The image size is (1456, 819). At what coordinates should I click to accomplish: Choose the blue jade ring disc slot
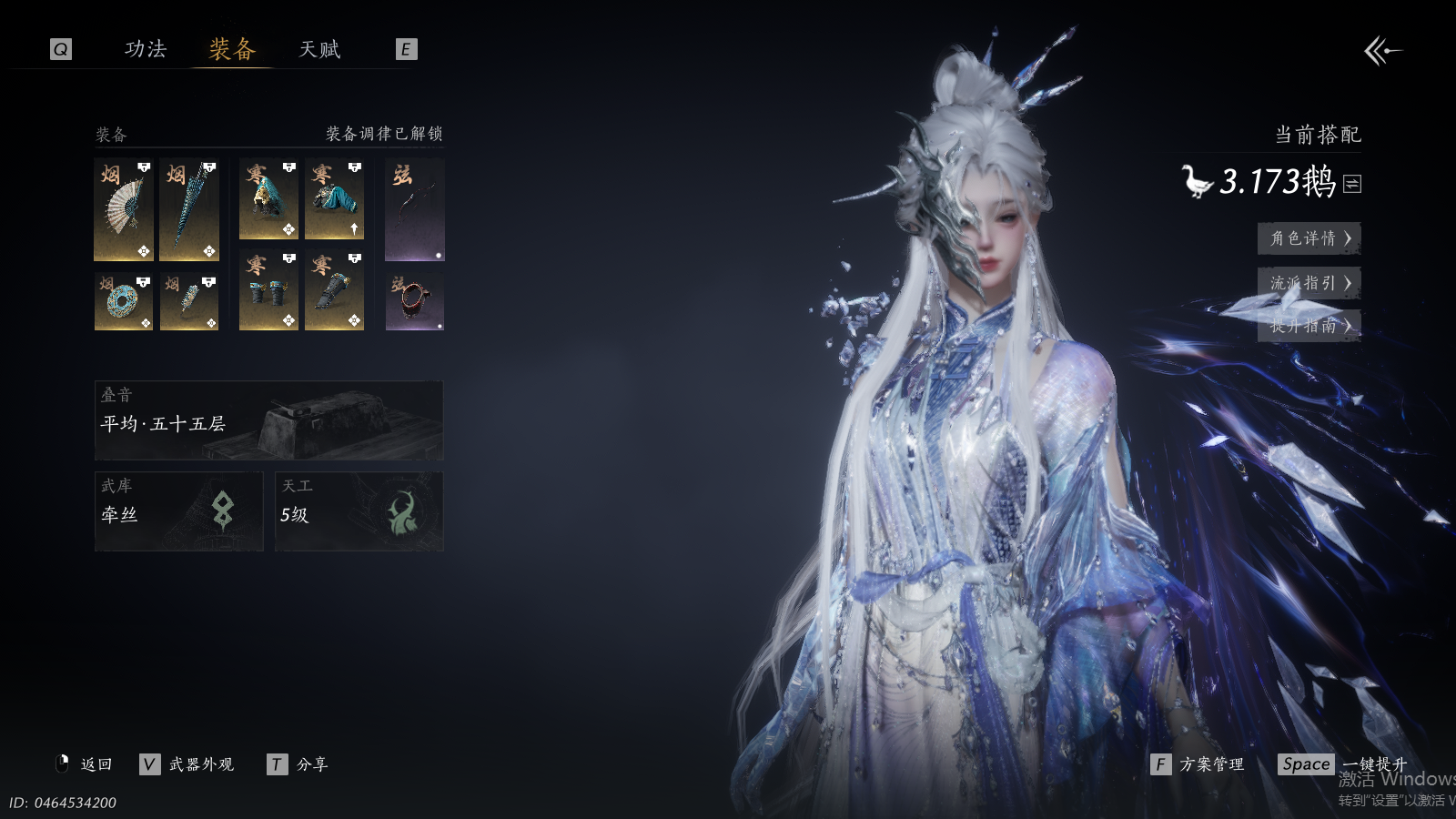(124, 301)
